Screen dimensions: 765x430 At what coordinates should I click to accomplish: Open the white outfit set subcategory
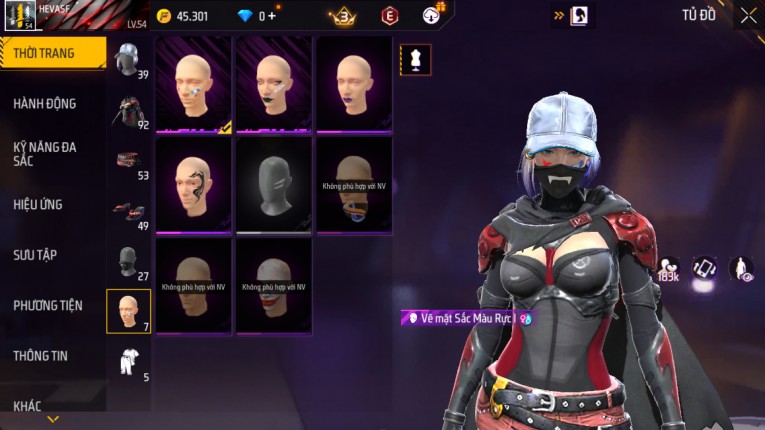pyautogui.click(x=129, y=362)
